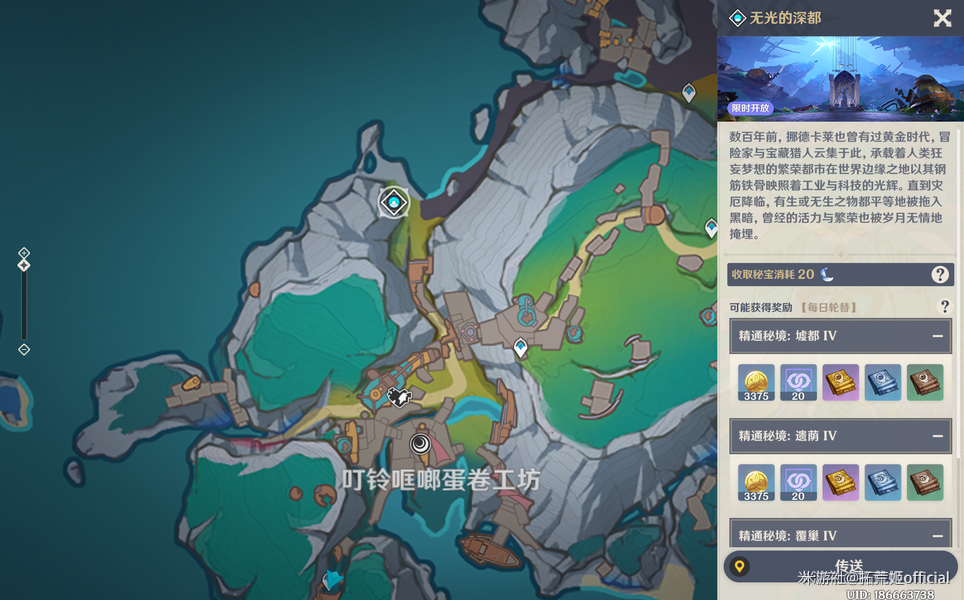Show help for 可能获得奖励 rewards
The width and height of the screenshot is (964, 600).
pos(944,307)
